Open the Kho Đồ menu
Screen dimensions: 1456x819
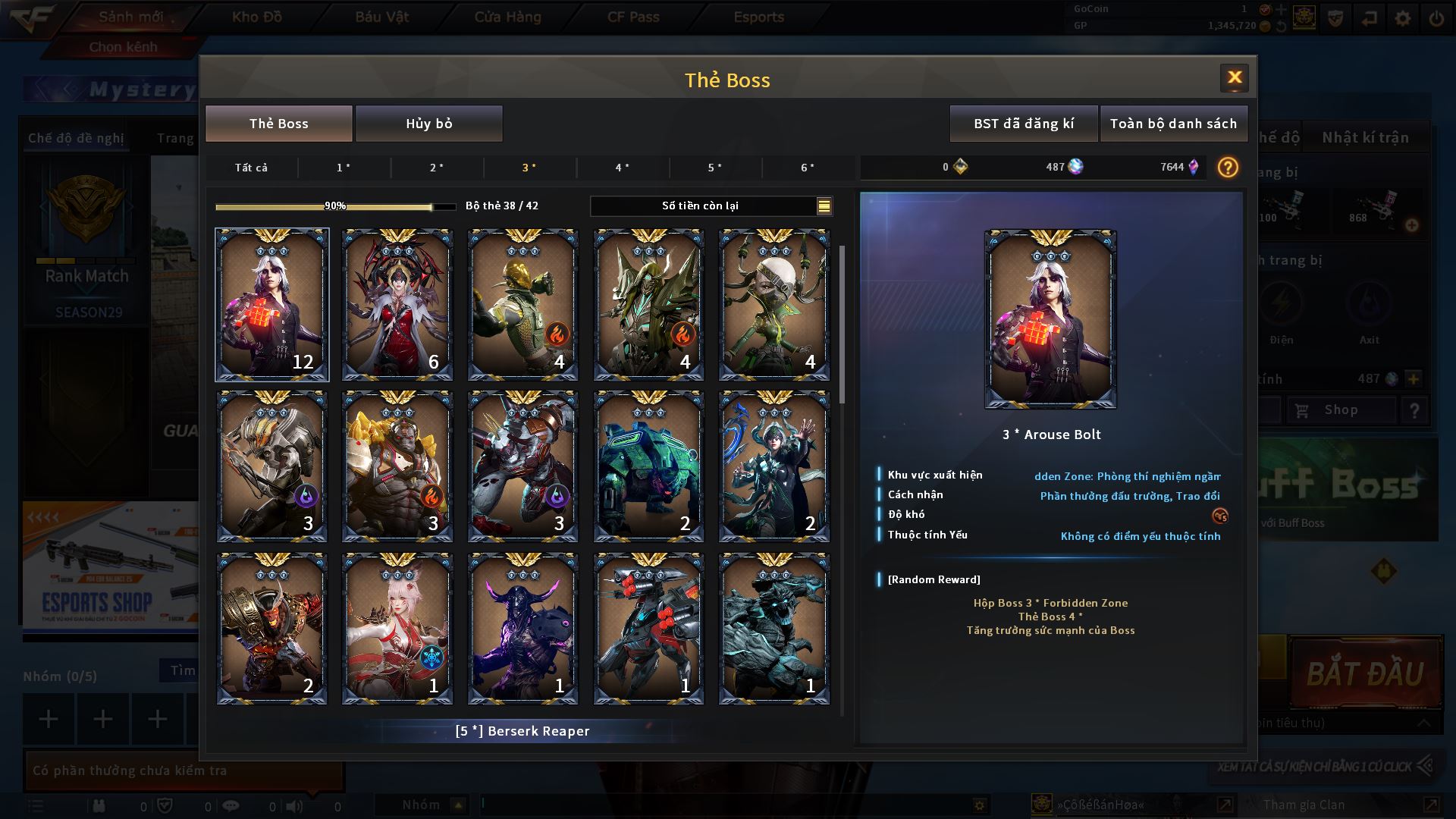[257, 17]
